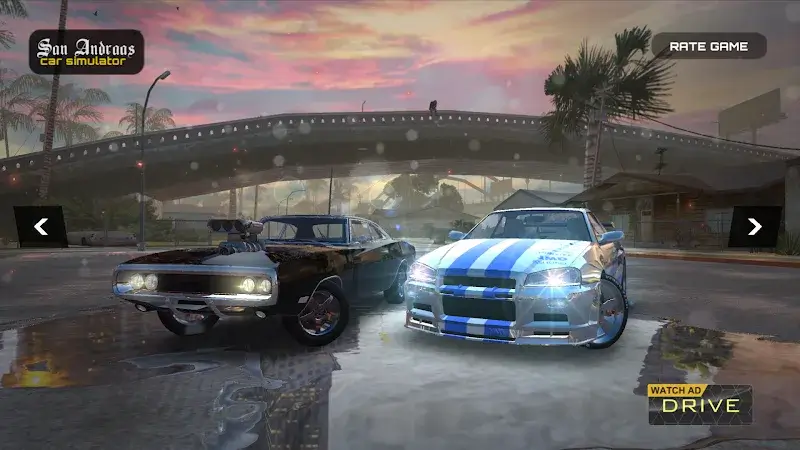
Task: Start driving via Watch Ad Drive button
Action: [700, 403]
